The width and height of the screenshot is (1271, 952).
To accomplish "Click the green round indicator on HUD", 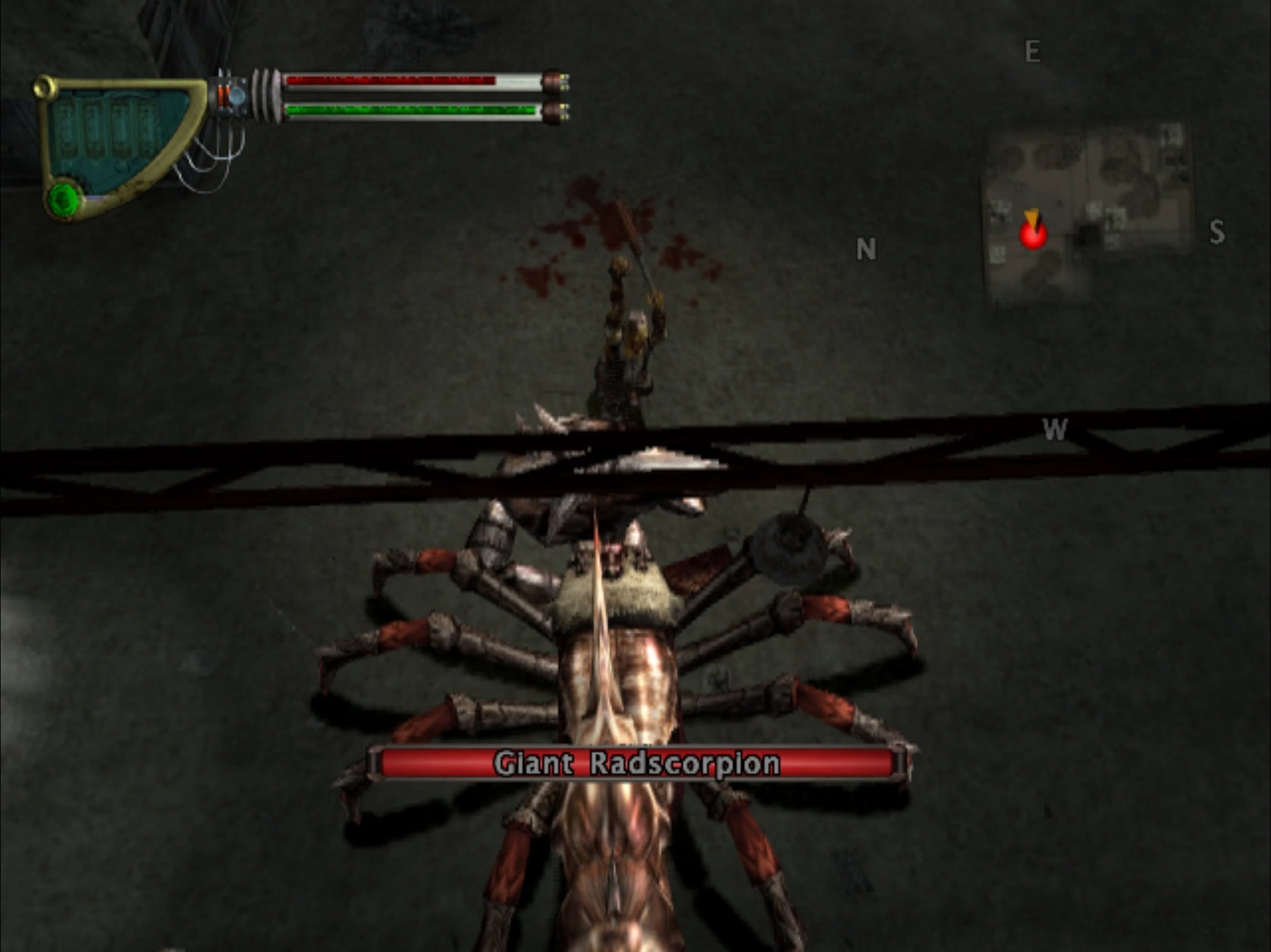I will click(x=64, y=198).
